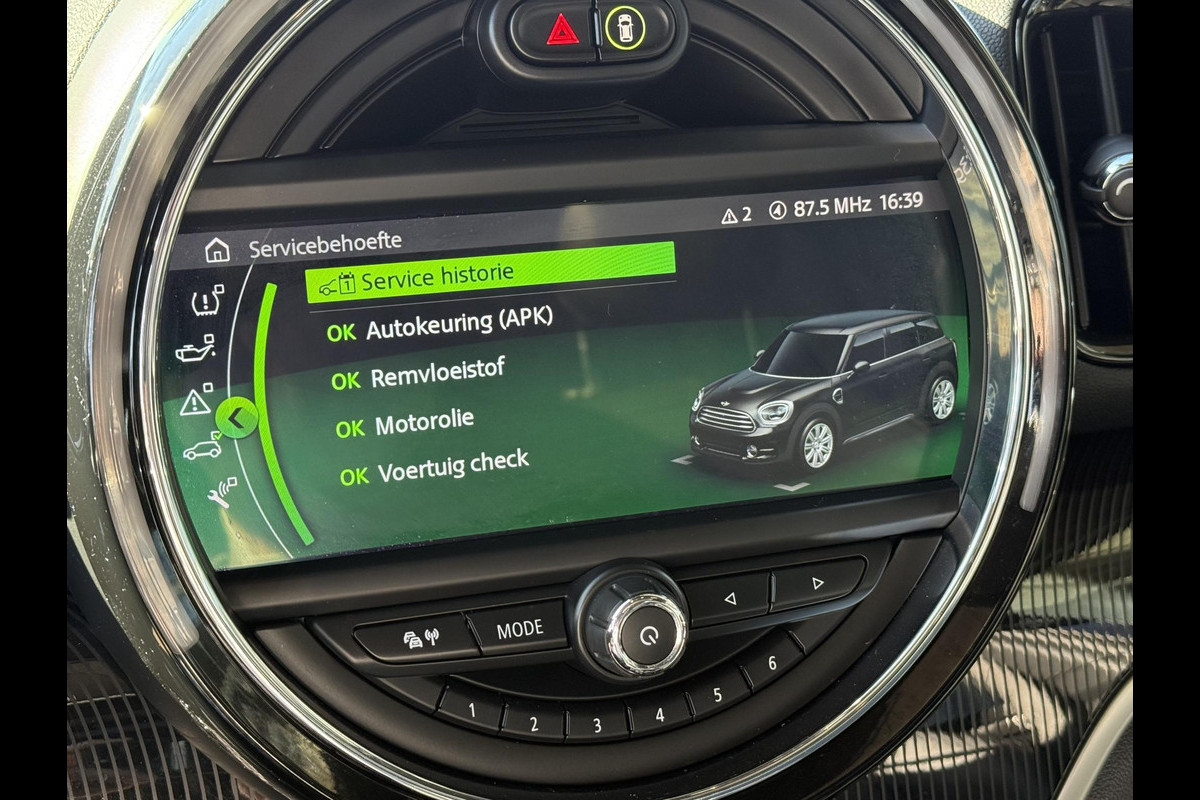Image resolution: width=1200 pixels, height=800 pixels.
Task: Choose the car with checkmark icon
Action: (x=203, y=449)
